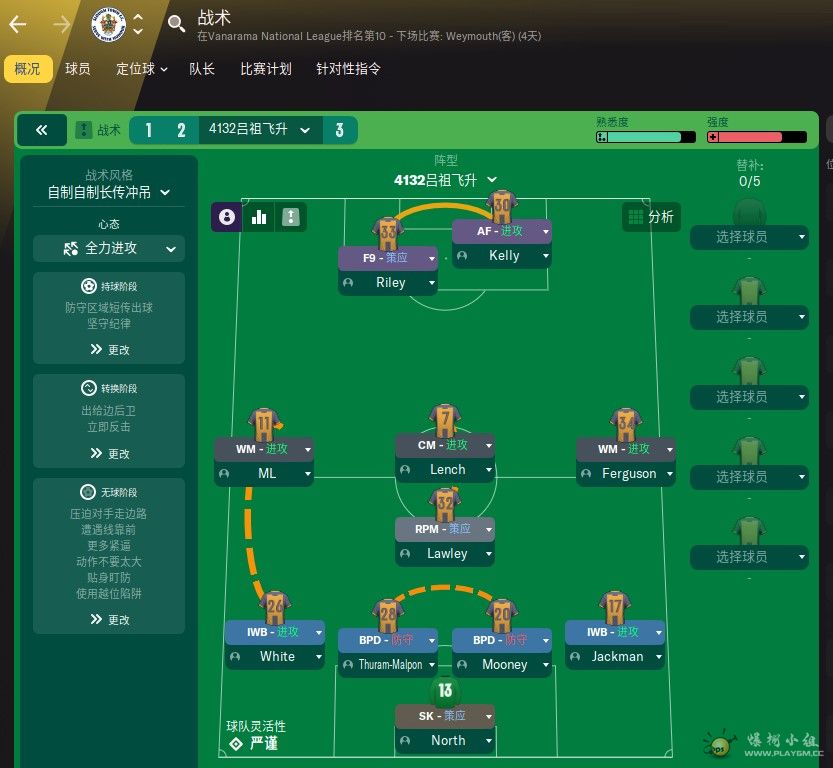Open the search magnifier icon
Screen dimensions: 833x768
tap(177, 23)
